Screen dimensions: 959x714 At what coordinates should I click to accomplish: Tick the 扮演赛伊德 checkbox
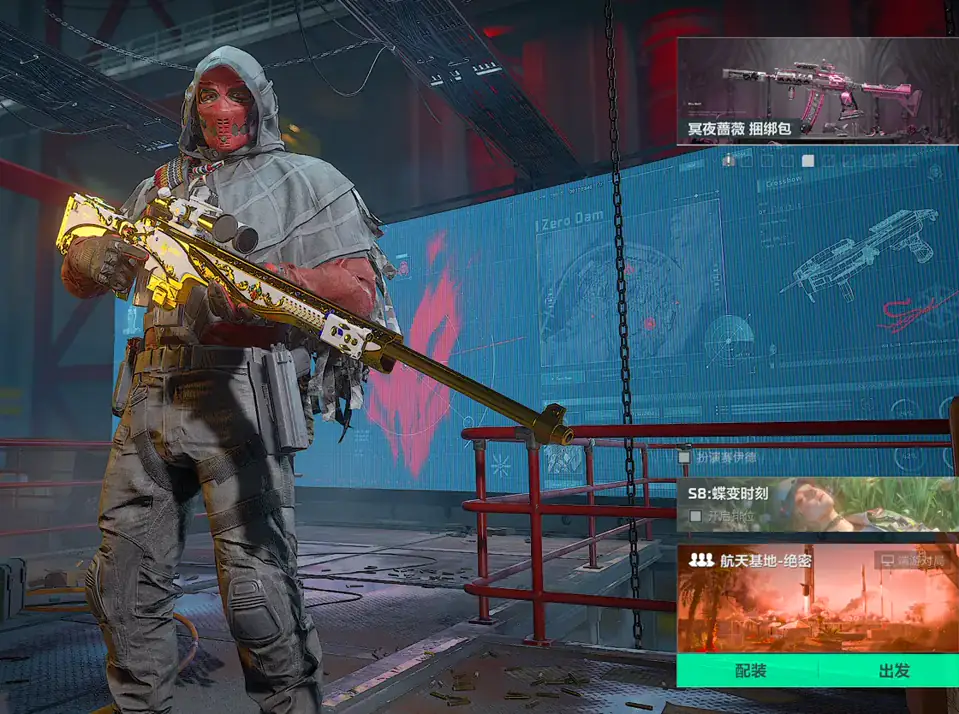point(684,457)
